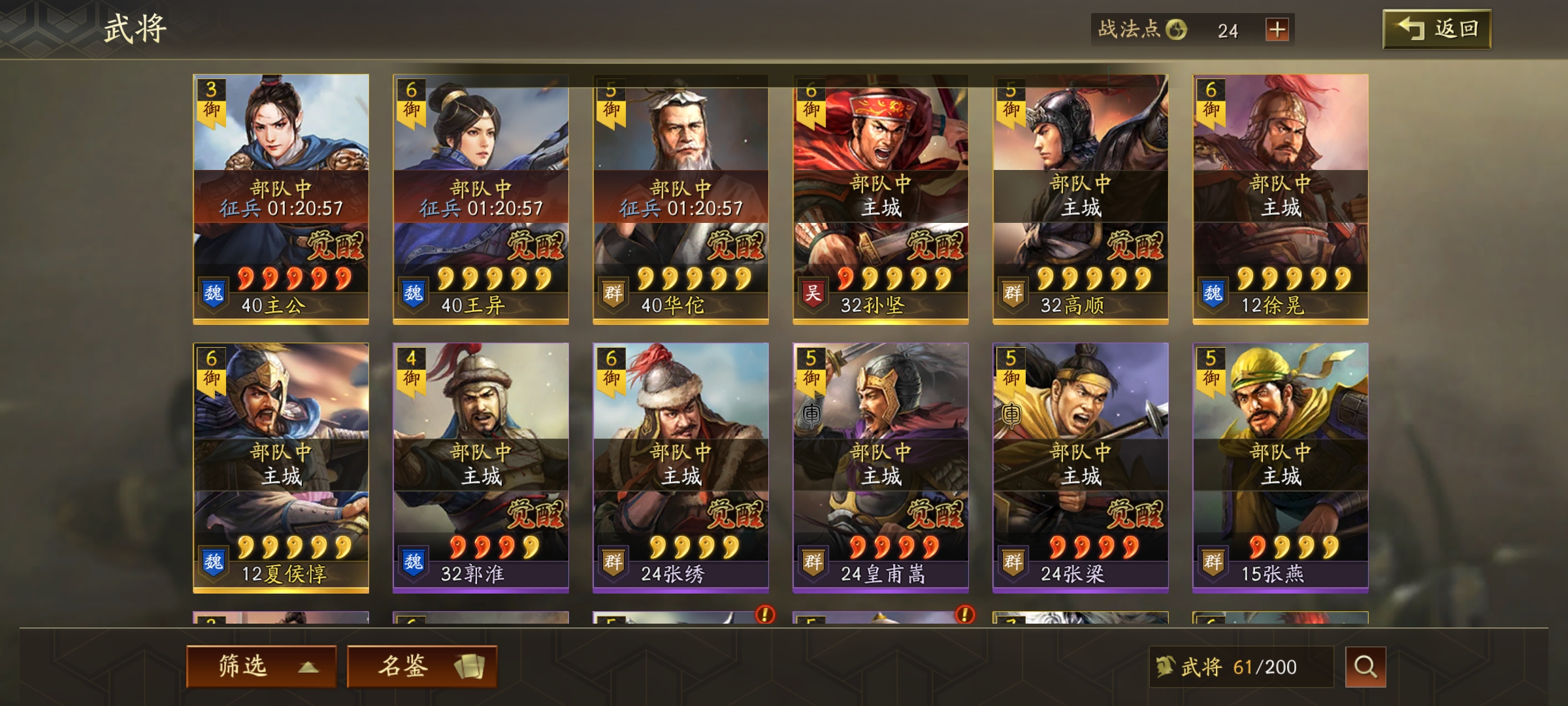Select the 夏侯惇 general card

click(x=281, y=467)
